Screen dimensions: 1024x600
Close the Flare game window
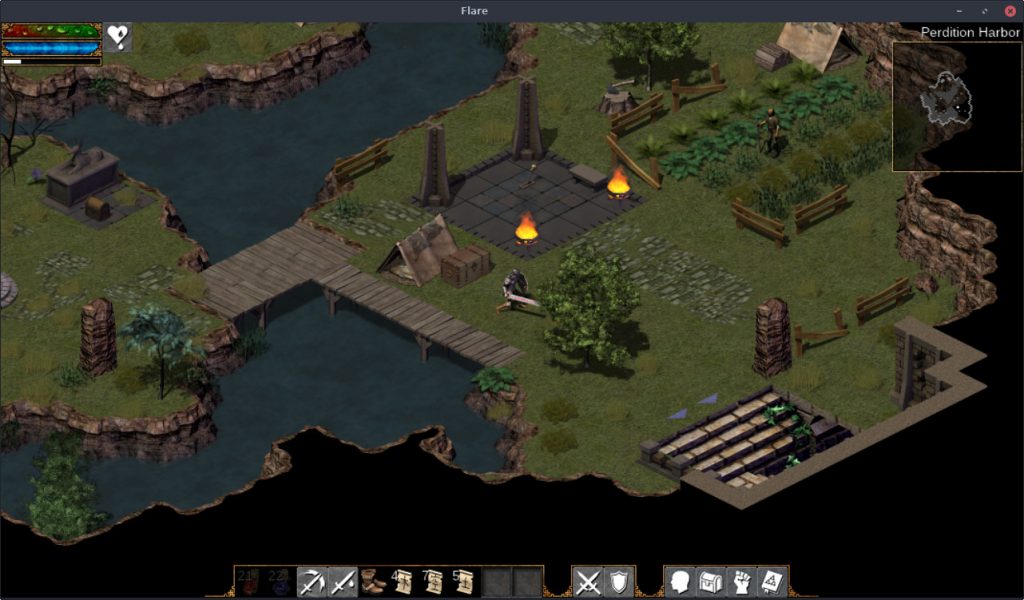click(x=1009, y=10)
